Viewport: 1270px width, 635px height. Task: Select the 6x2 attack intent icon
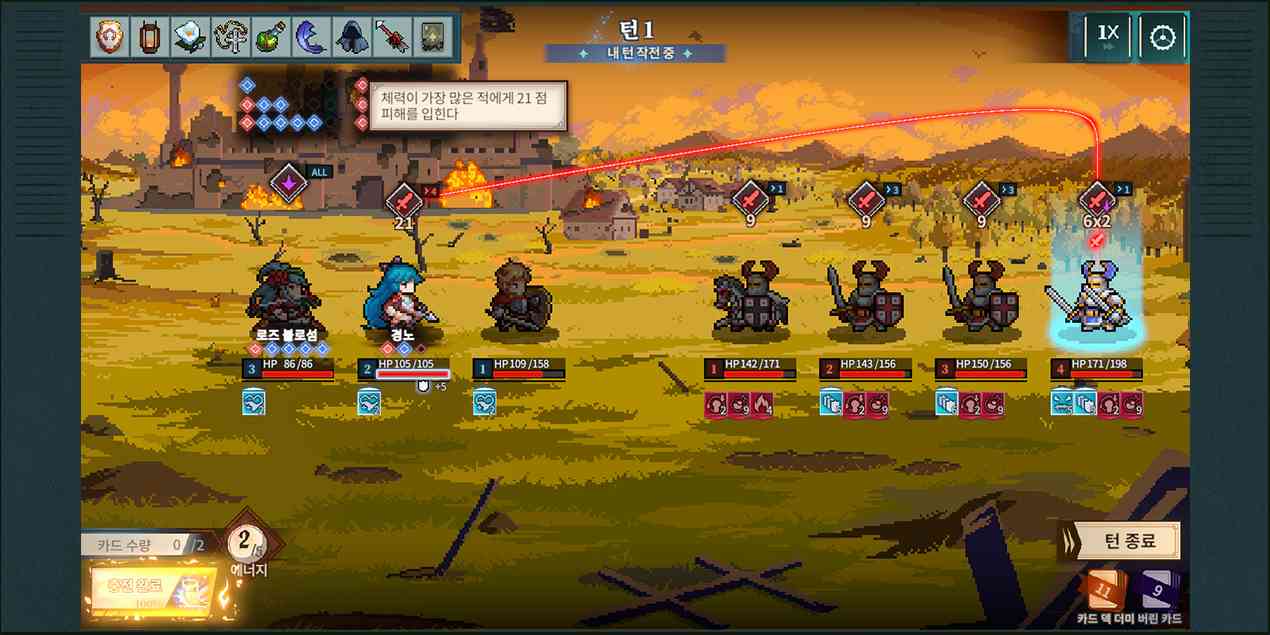[1097, 199]
